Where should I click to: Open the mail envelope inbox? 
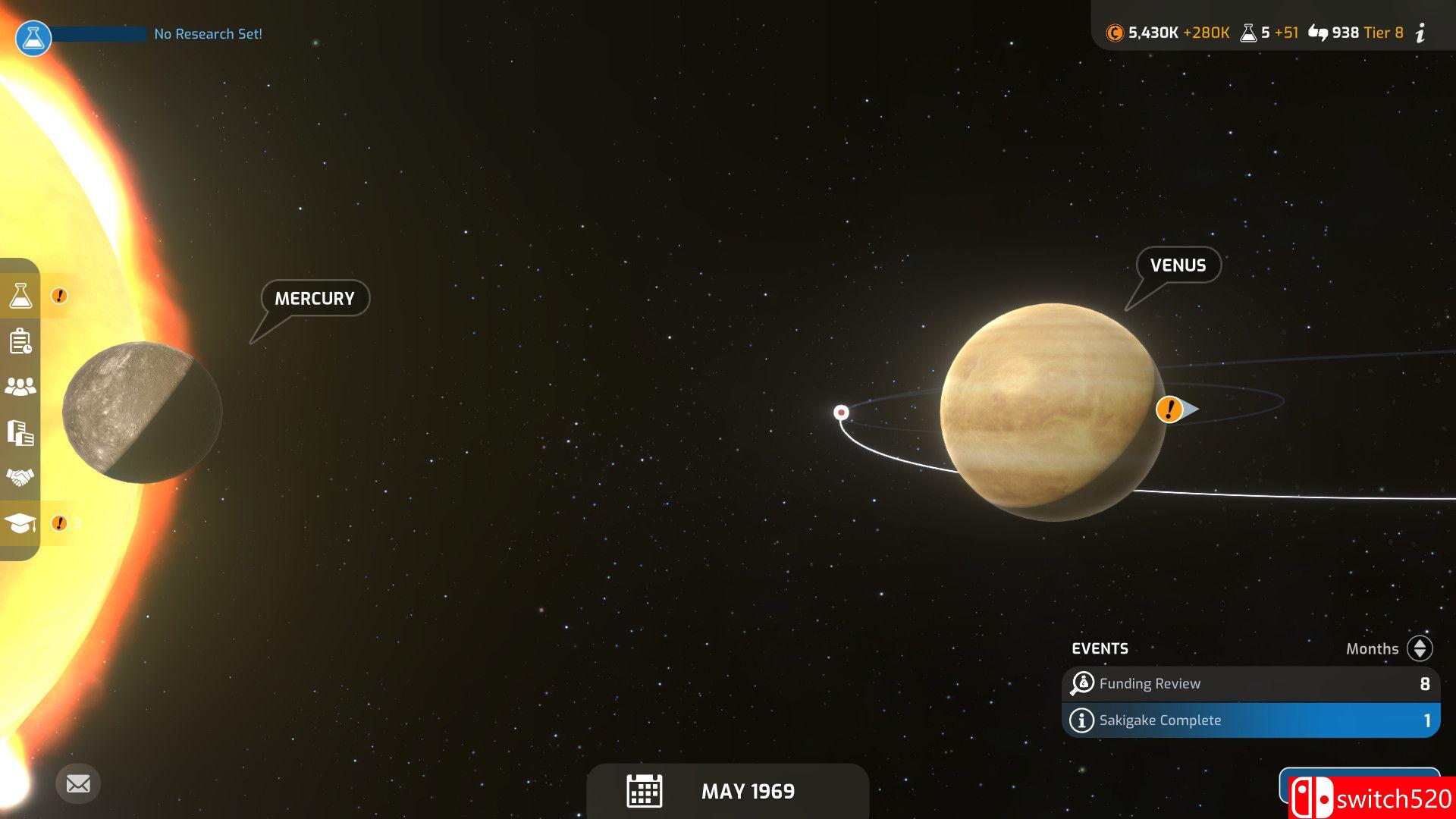(78, 783)
